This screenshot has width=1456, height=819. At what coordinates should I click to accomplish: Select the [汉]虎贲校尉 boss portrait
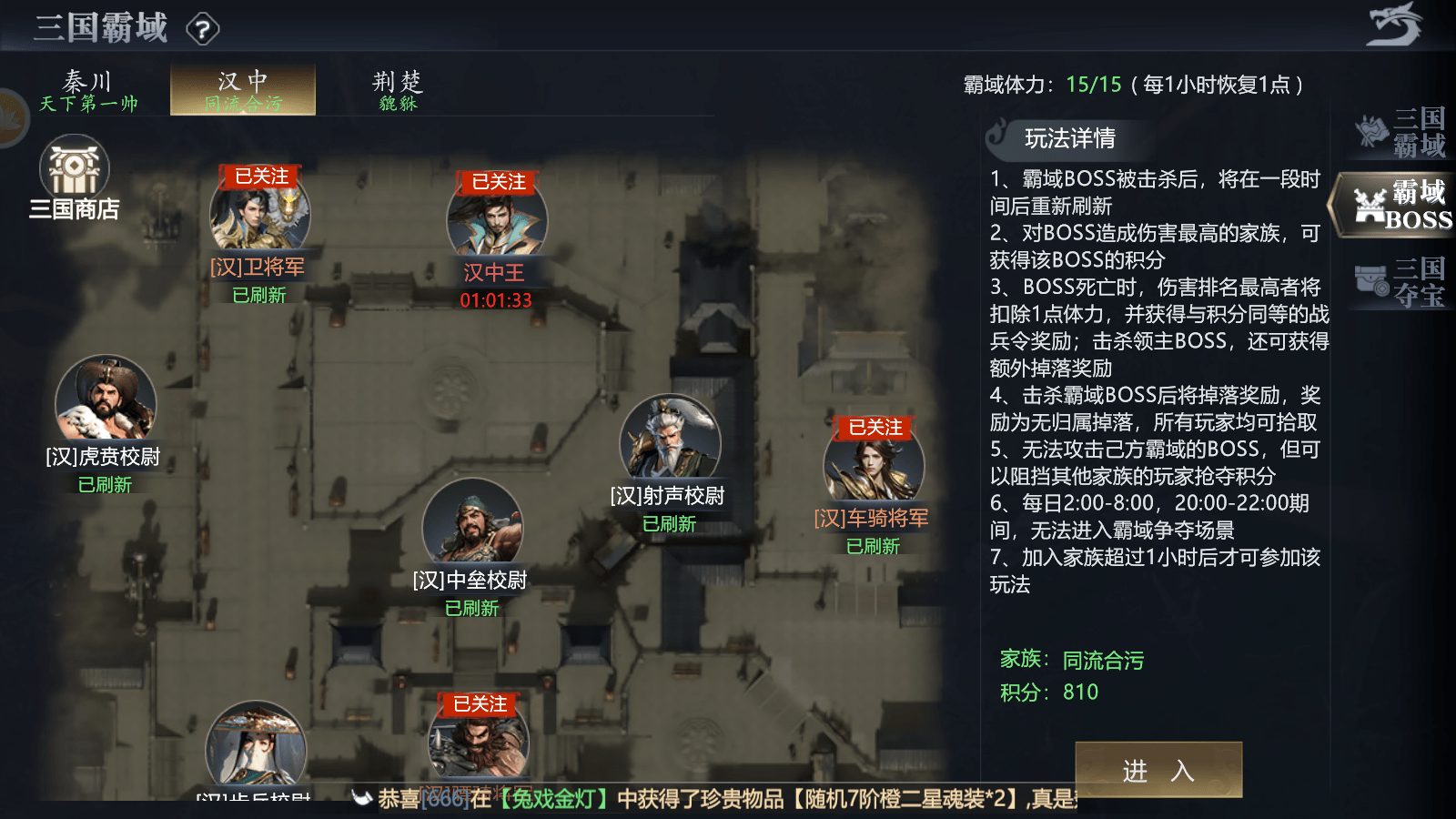point(106,400)
